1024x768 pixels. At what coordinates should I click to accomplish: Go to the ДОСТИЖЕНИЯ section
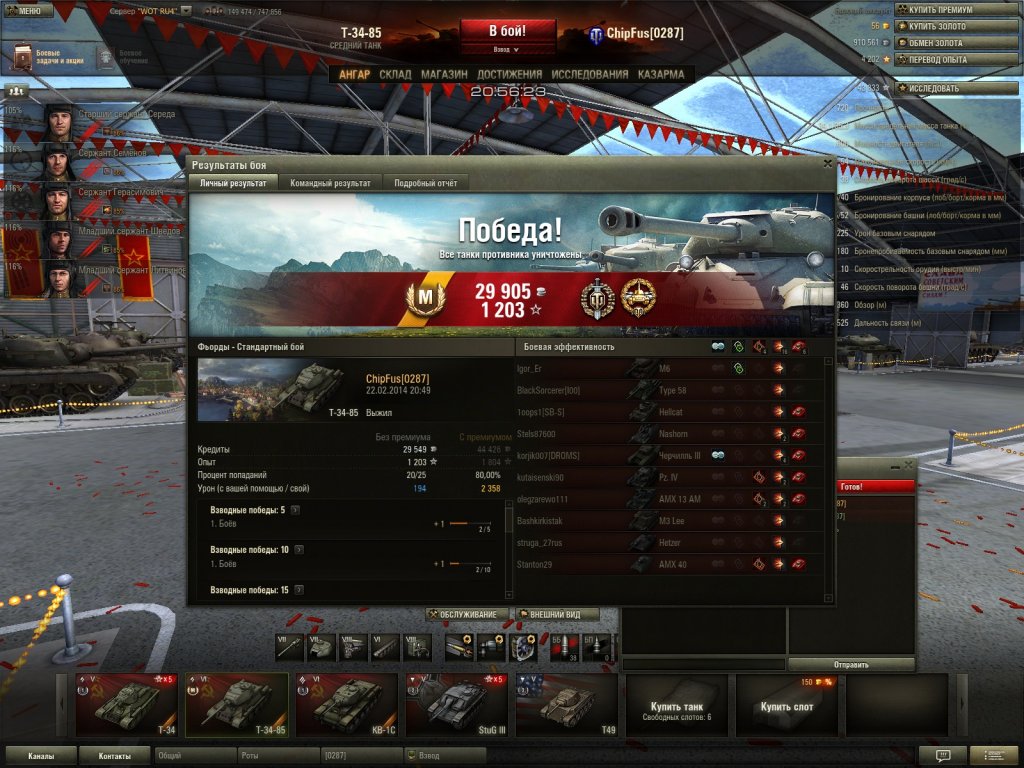509,74
